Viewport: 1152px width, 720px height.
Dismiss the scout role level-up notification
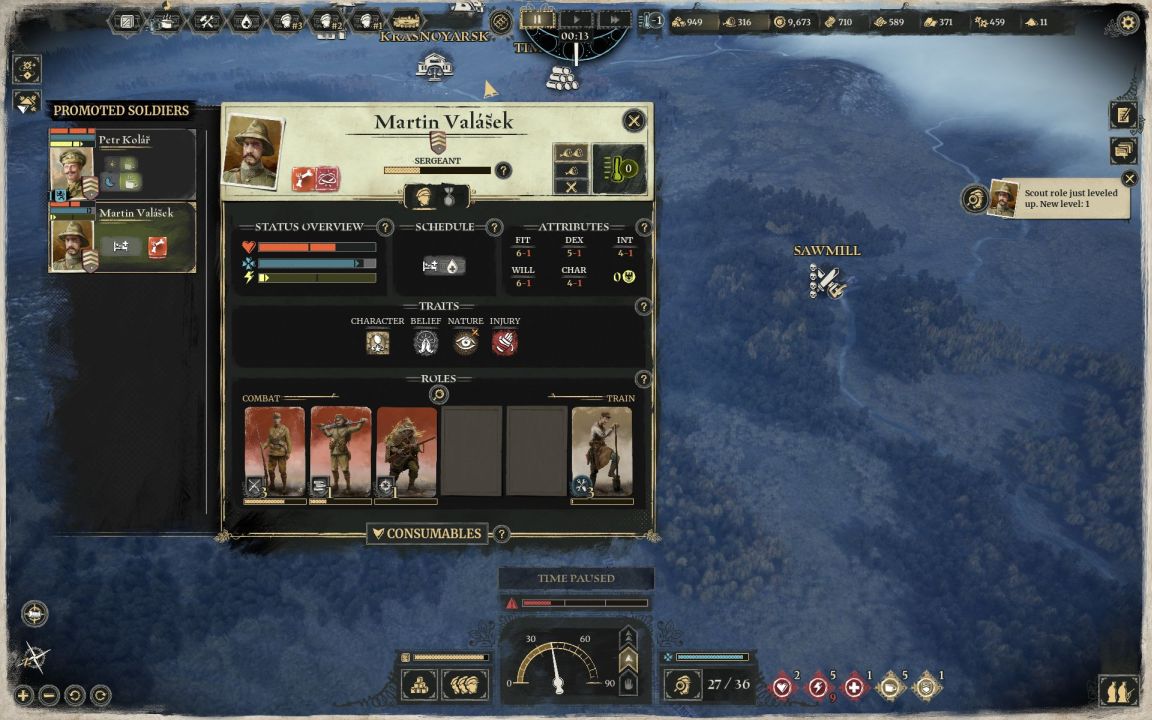[x=1129, y=179]
